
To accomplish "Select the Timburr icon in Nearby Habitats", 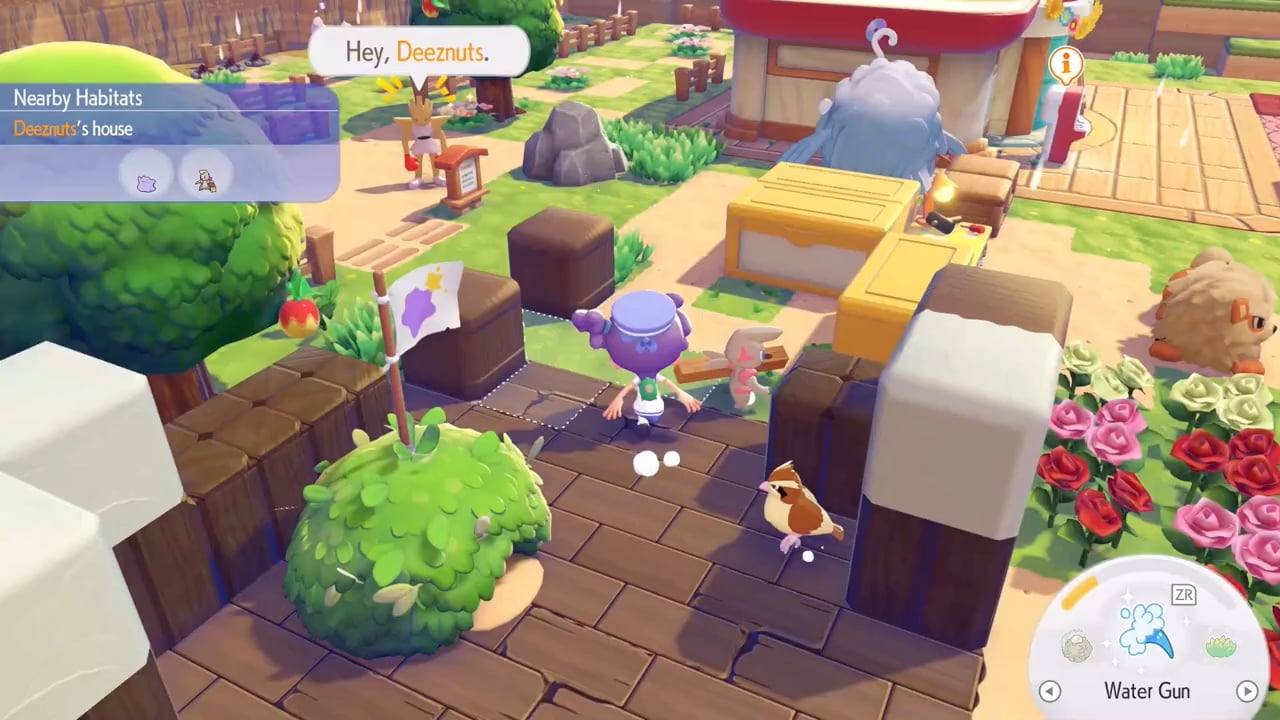I will point(205,180).
